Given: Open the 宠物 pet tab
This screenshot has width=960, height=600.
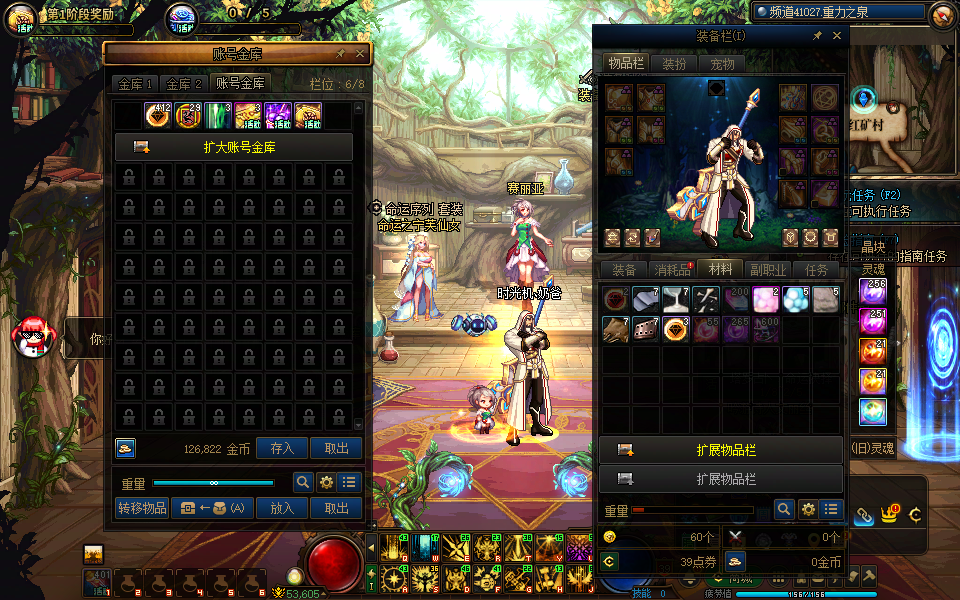Looking at the screenshot, I should point(721,64).
